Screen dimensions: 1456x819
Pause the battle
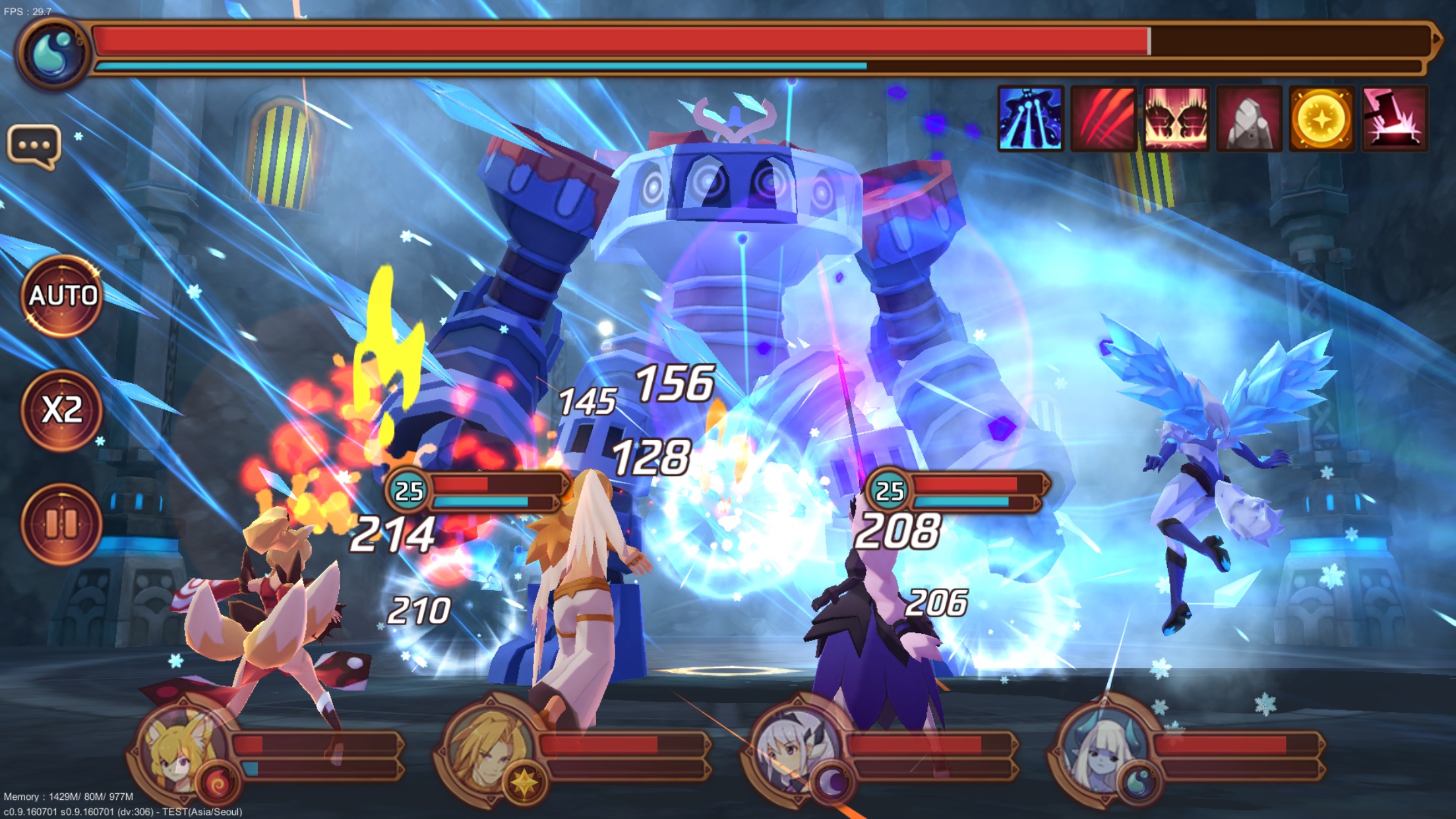(x=62, y=524)
